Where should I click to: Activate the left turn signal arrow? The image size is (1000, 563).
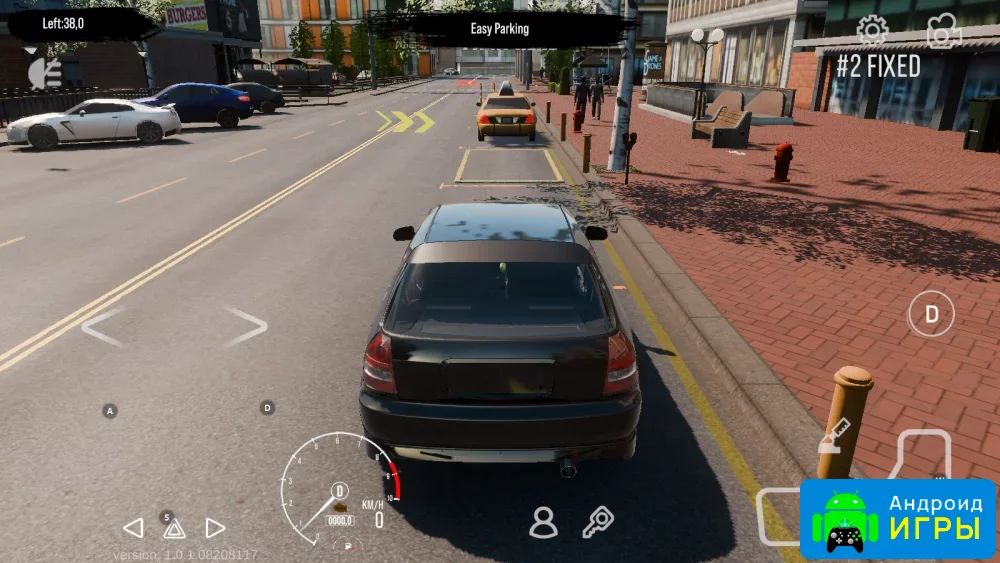[133, 528]
